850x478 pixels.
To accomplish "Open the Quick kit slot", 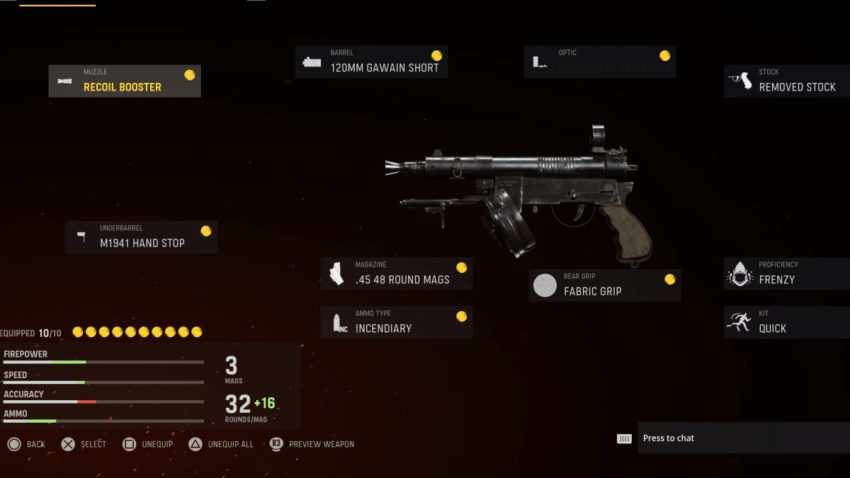I will coord(787,322).
